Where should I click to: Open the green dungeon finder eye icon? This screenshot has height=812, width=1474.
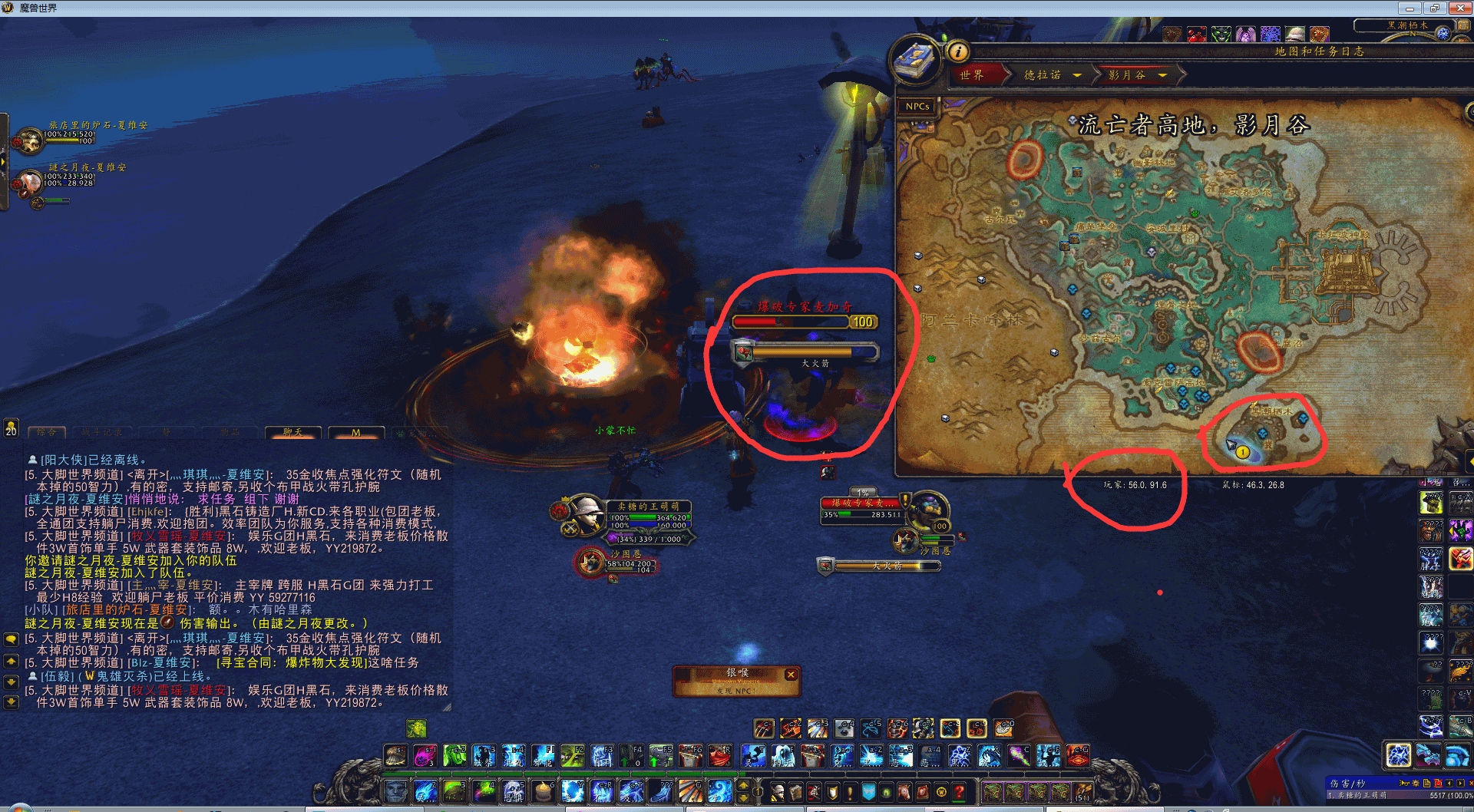click(x=887, y=792)
